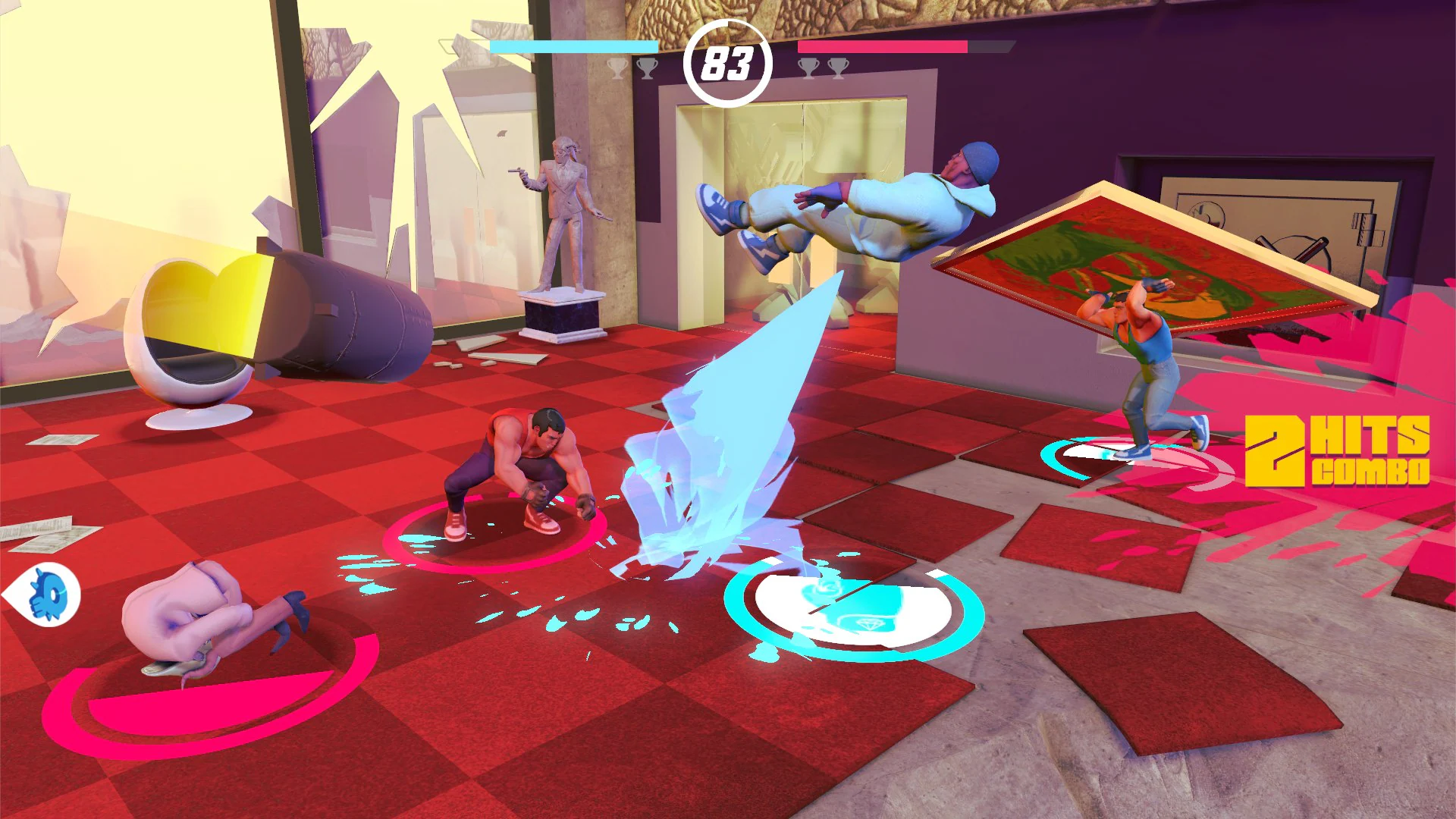Click the first trophy icon left of the timer
Image resolution: width=1456 pixels, height=819 pixels.
click(x=619, y=68)
